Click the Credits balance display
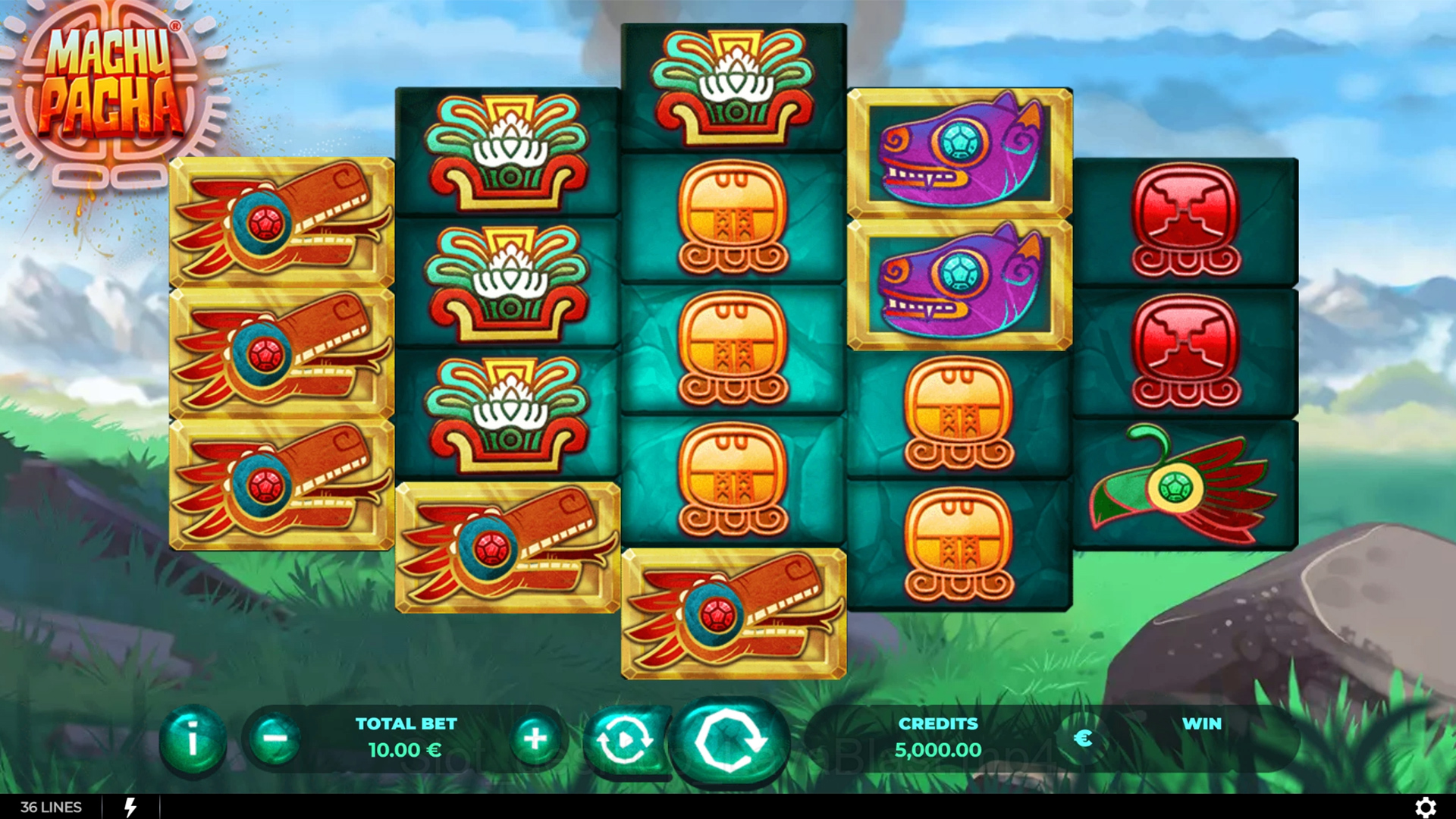This screenshot has width=1456, height=819. (x=938, y=739)
